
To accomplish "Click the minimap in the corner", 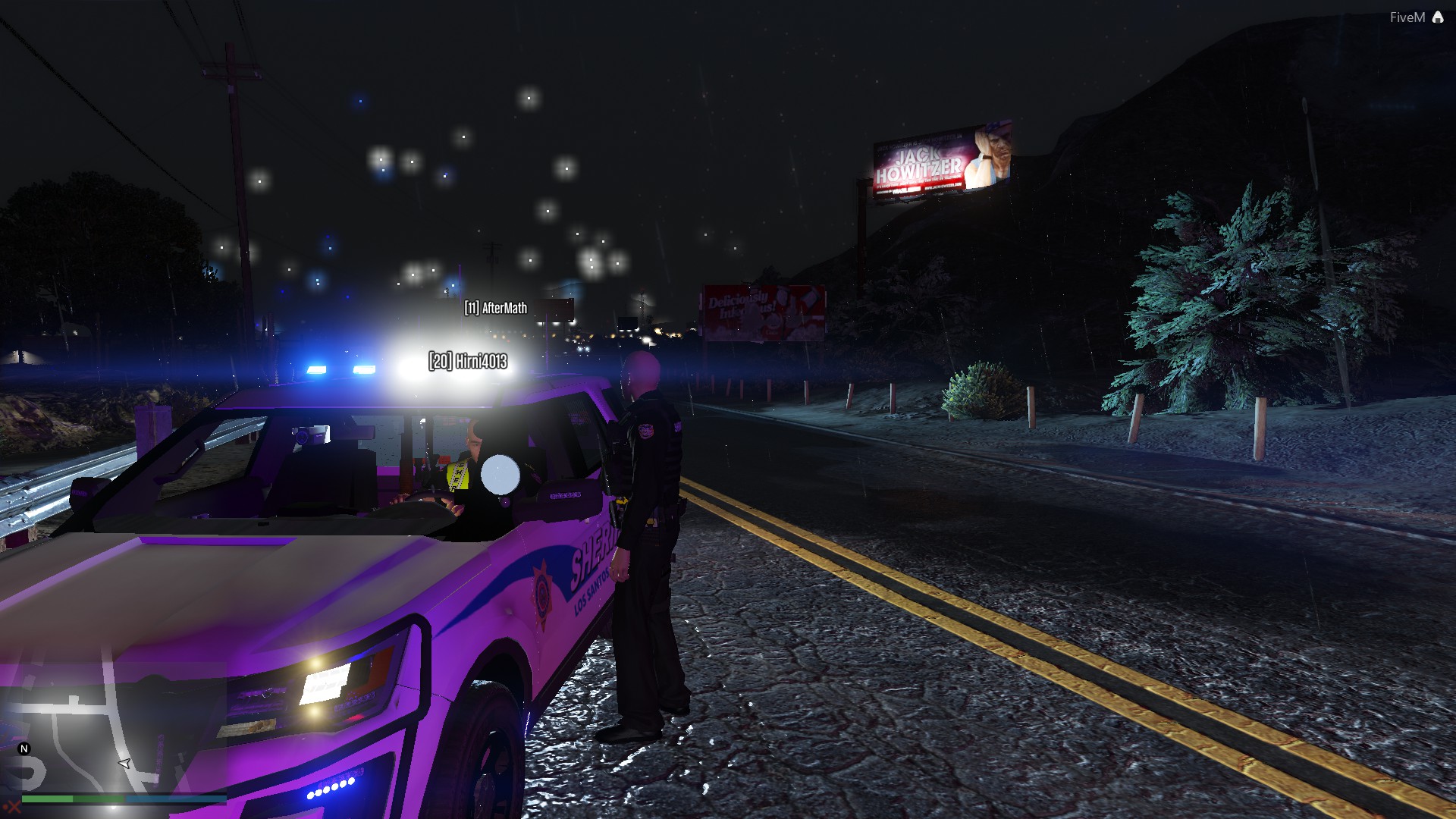I will tap(114, 728).
